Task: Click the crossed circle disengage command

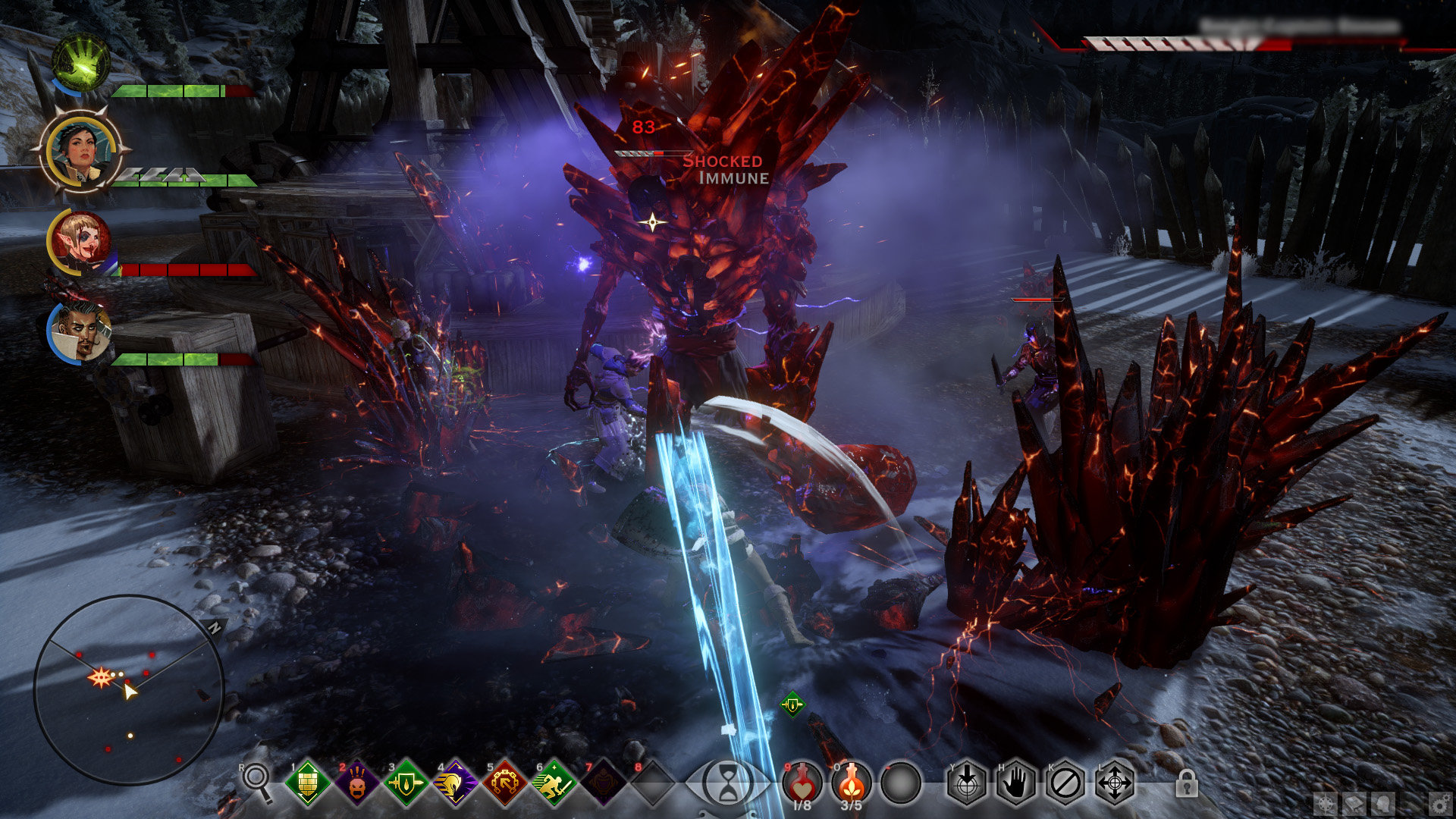Action: coord(1065,782)
